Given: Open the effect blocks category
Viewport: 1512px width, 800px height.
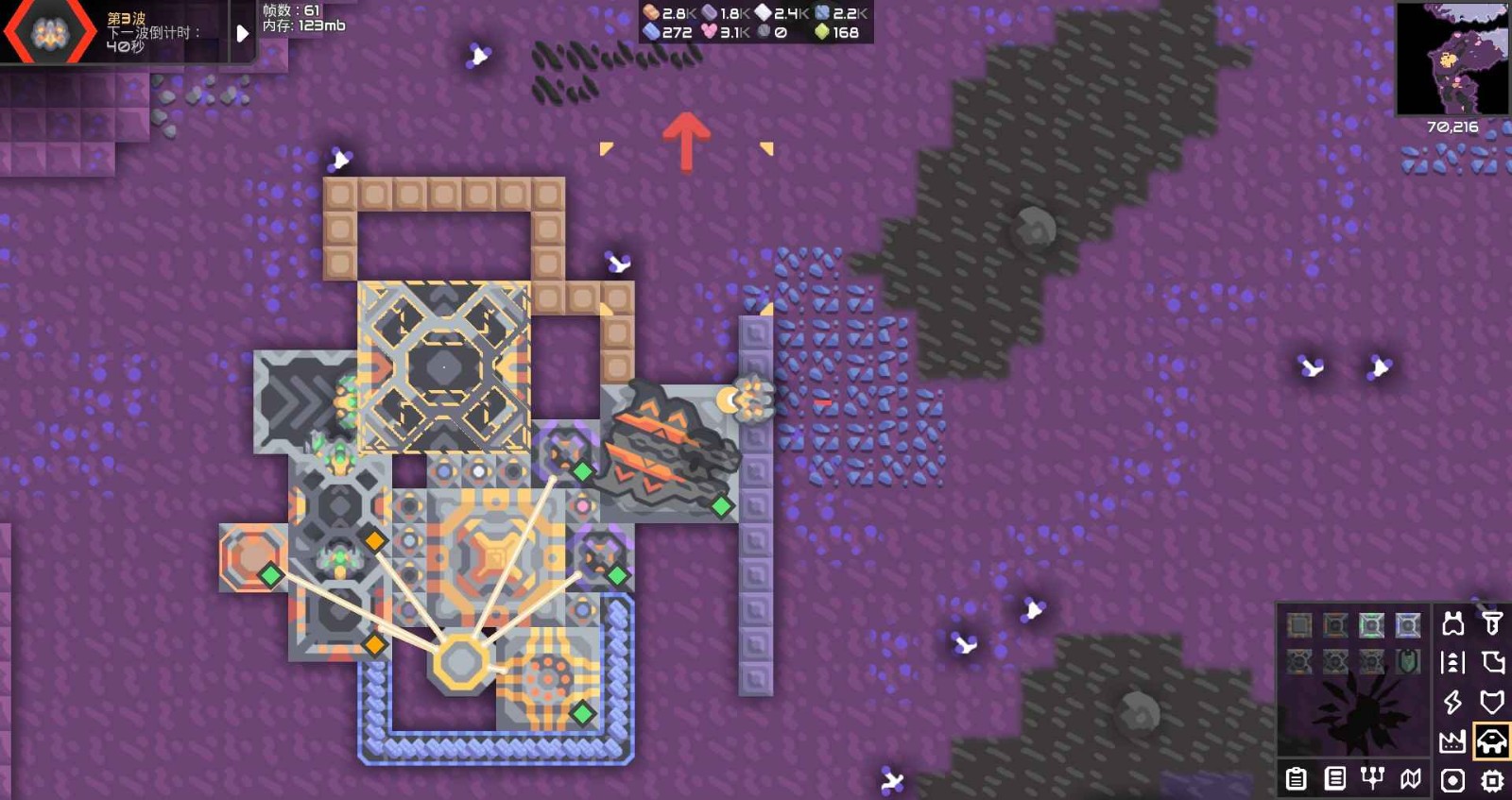Looking at the screenshot, I should click(x=1452, y=780).
